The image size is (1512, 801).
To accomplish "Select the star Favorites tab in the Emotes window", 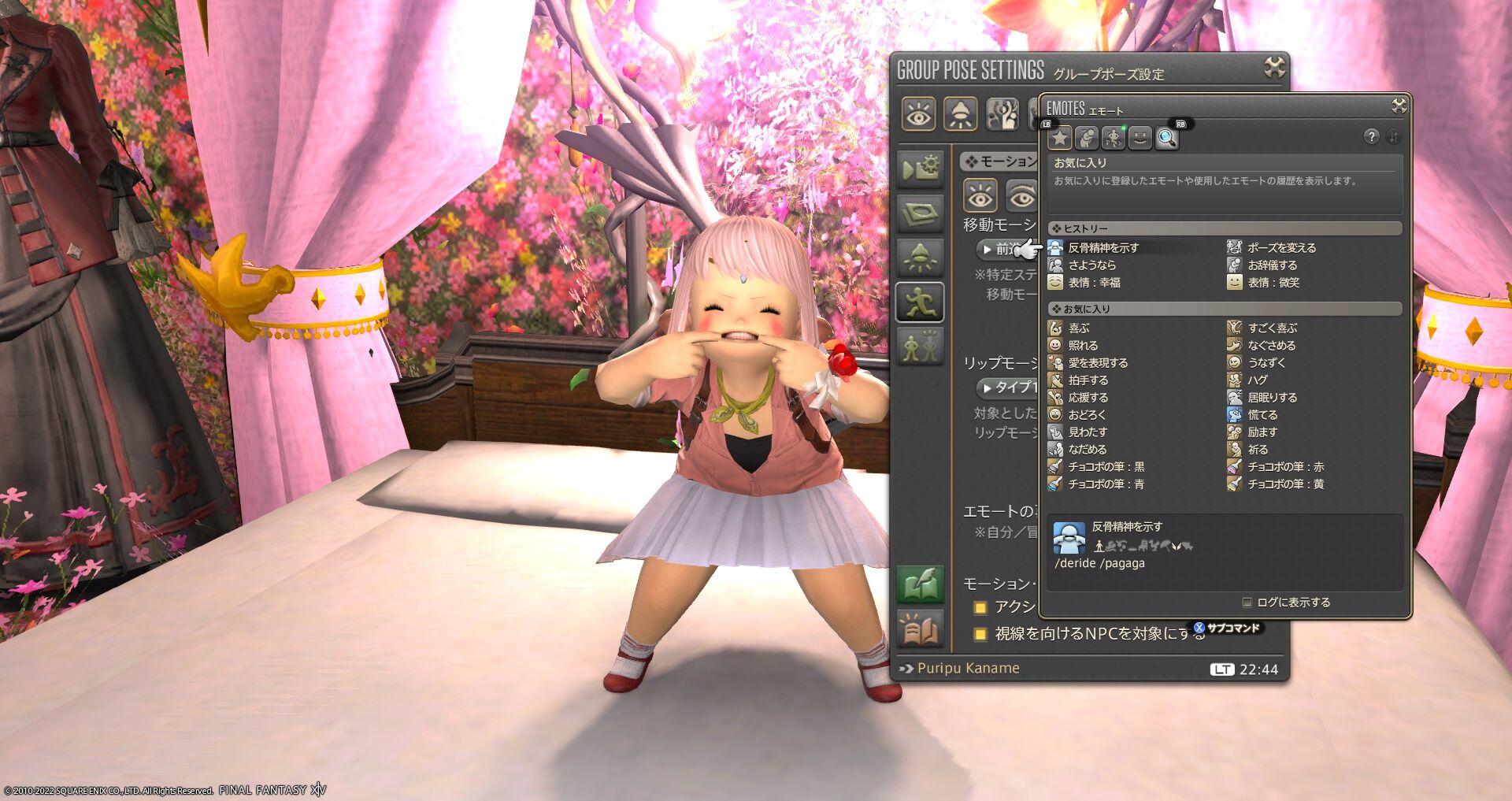I will (x=1059, y=138).
